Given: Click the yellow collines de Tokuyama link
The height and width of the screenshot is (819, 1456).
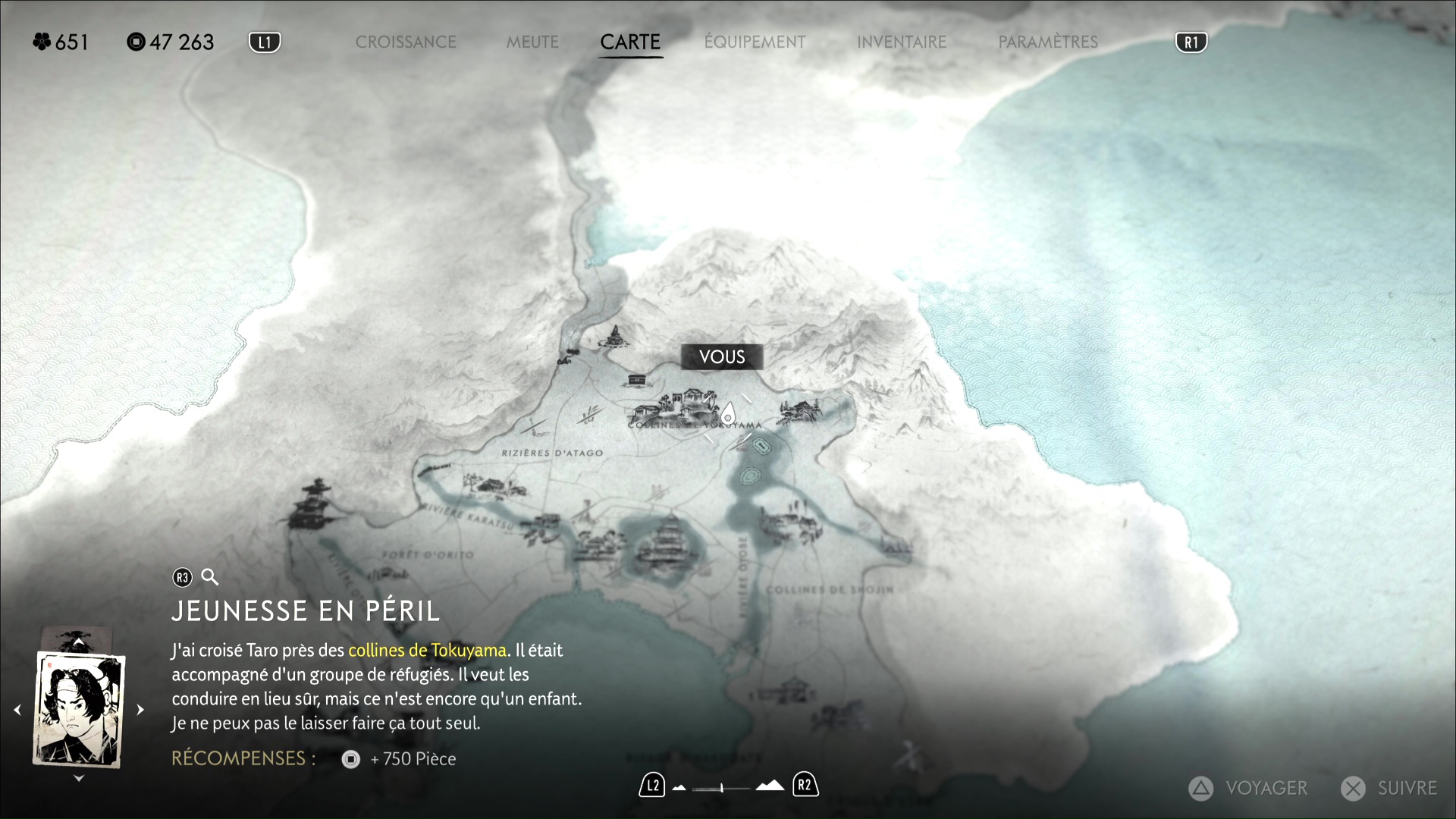Looking at the screenshot, I should click(x=427, y=651).
